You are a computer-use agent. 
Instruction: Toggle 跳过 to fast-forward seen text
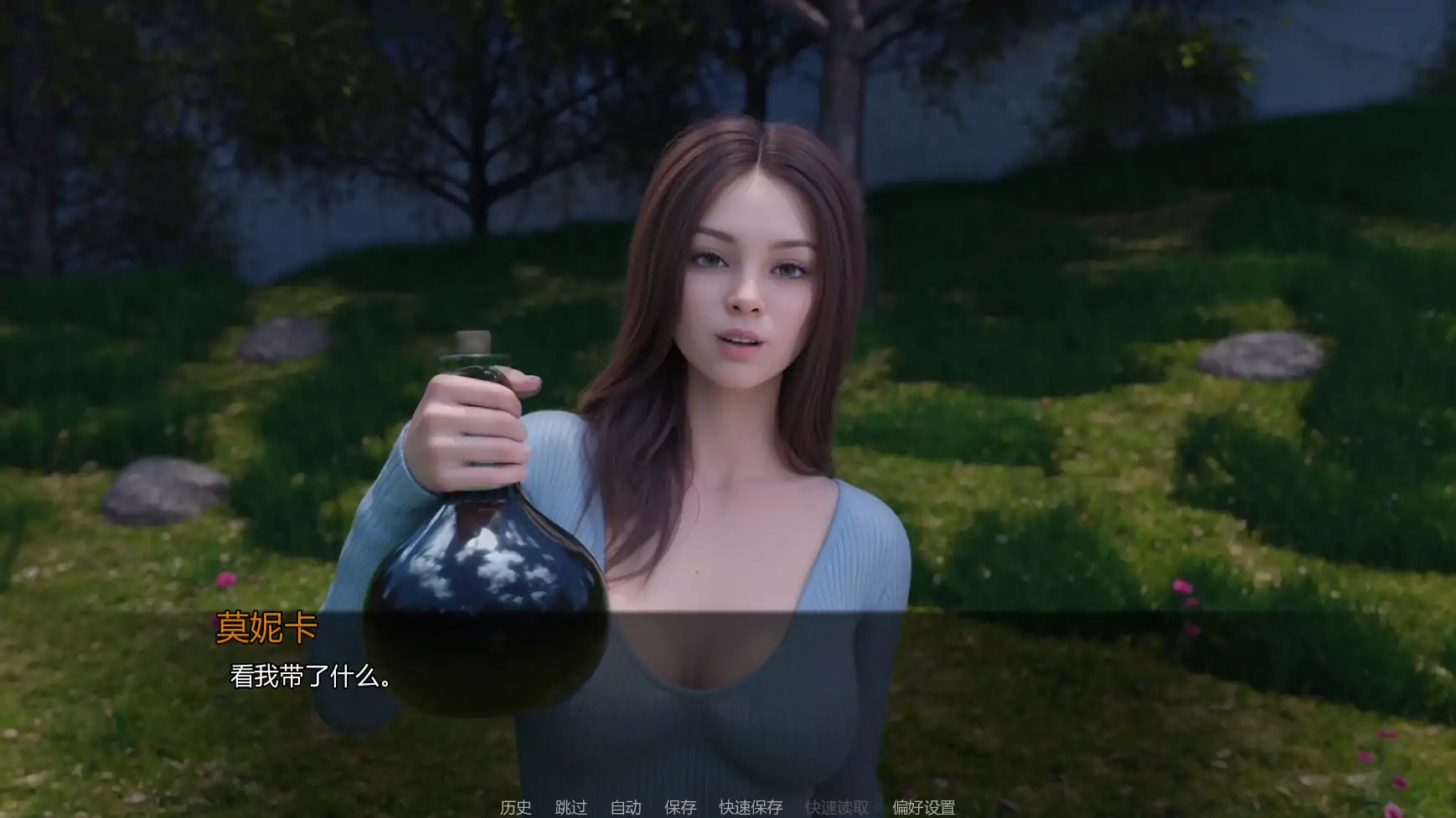point(571,807)
